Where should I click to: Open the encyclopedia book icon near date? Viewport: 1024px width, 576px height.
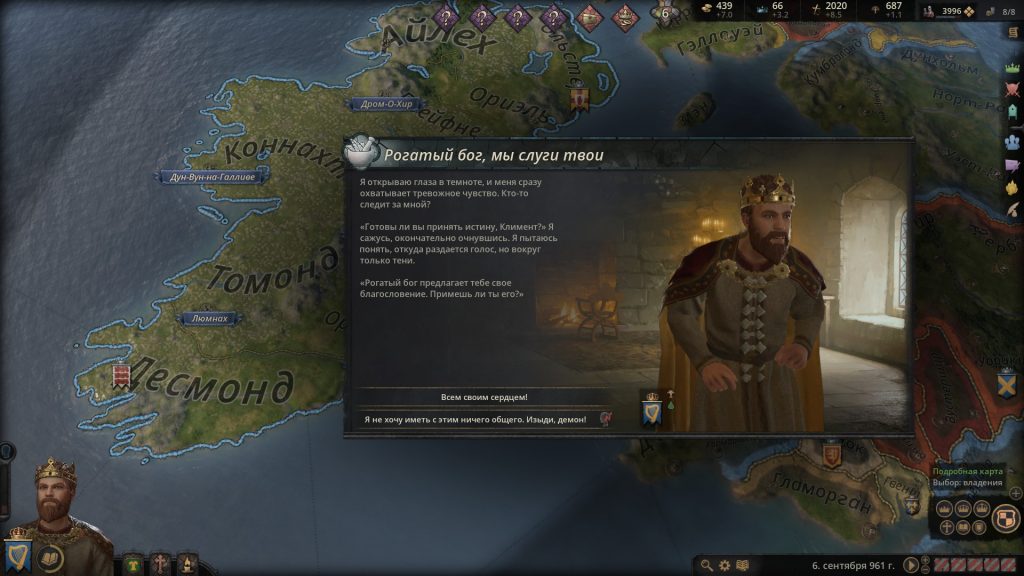(743, 566)
